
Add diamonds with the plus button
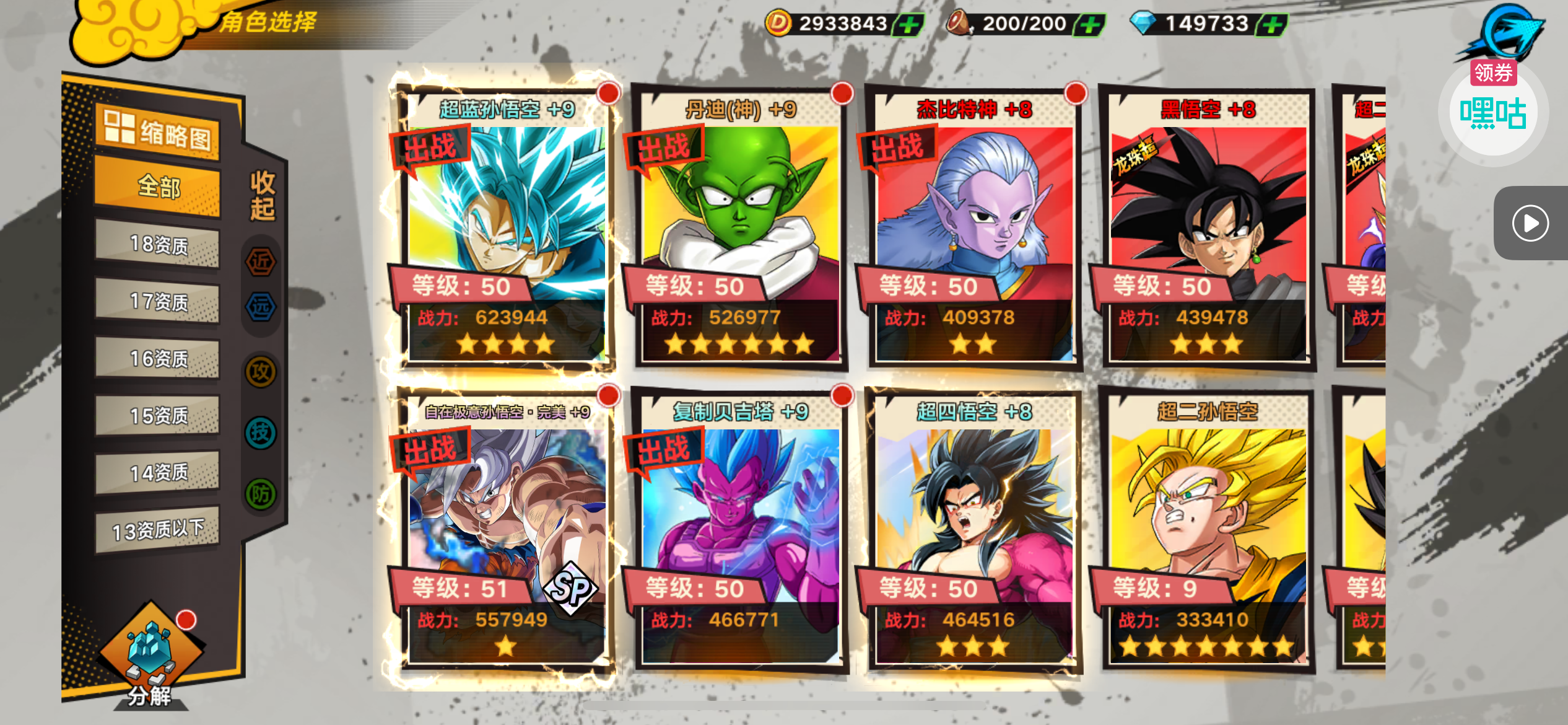tap(1271, 25)
